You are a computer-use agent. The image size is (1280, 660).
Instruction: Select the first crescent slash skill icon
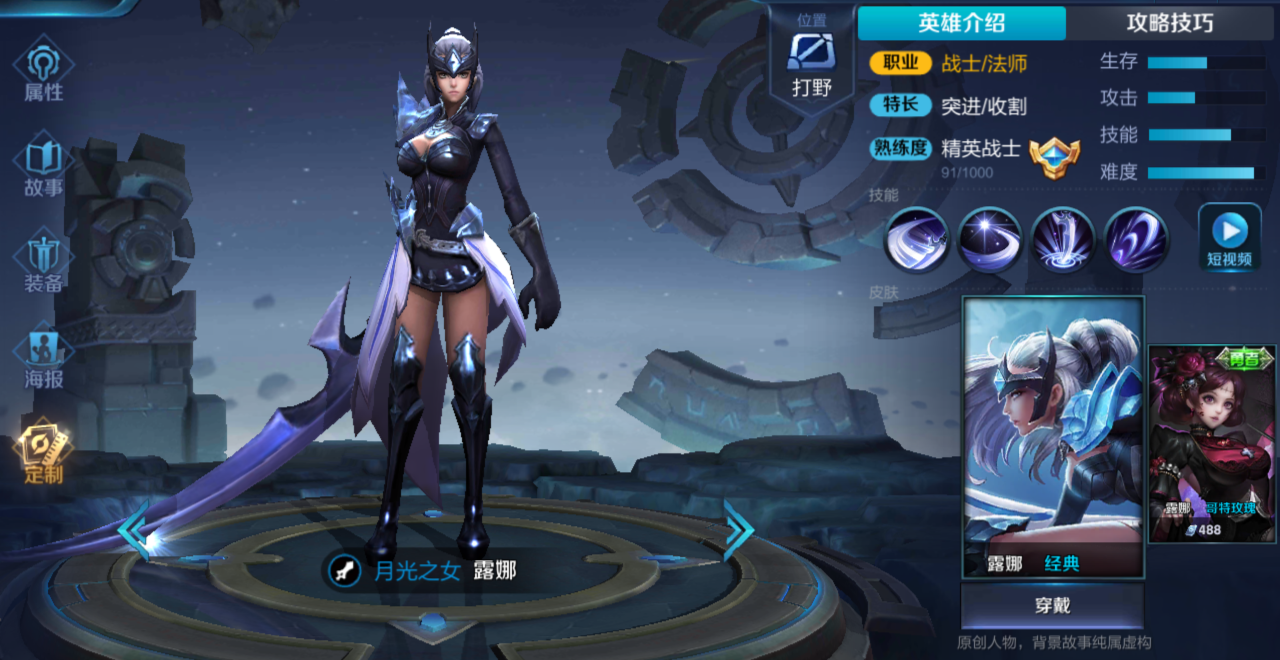[915, 240]
